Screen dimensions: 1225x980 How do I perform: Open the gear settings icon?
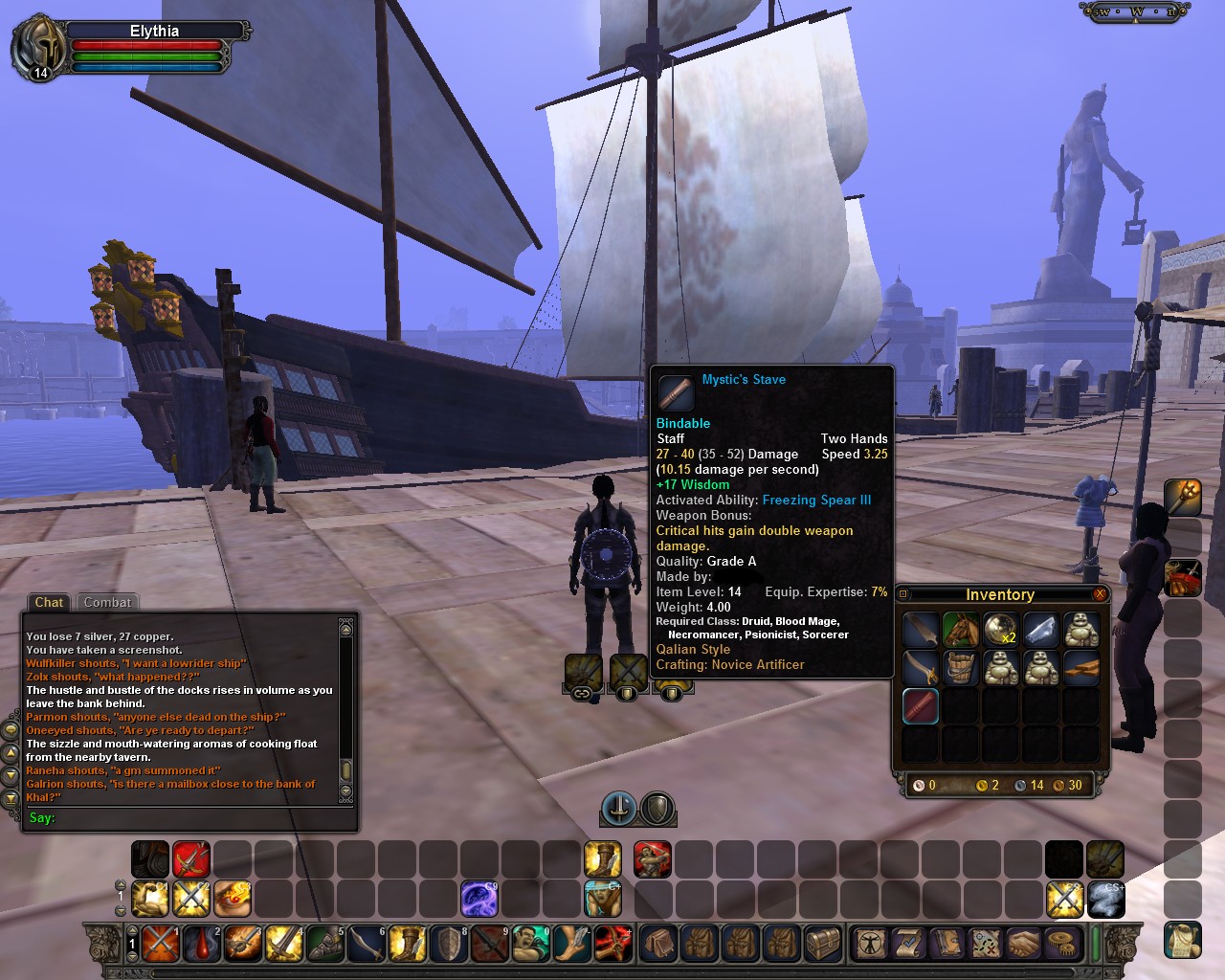[1060, 944]
